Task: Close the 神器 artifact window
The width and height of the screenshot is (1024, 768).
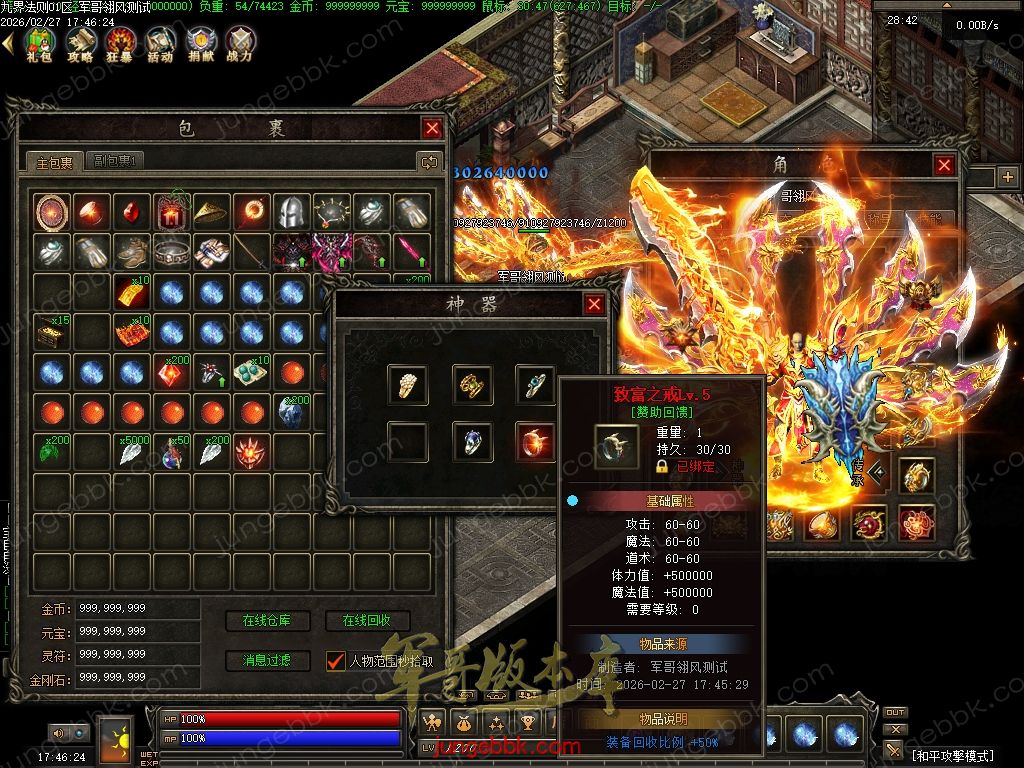Action: pyautogui.click(x=594, y=304)
